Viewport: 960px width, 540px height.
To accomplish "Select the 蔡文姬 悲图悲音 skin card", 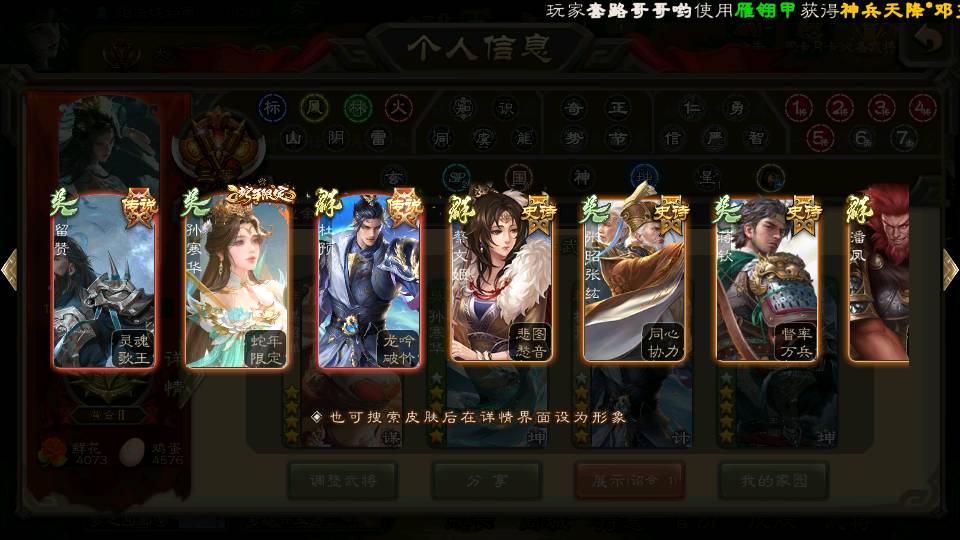I will [x=501, y=280].
